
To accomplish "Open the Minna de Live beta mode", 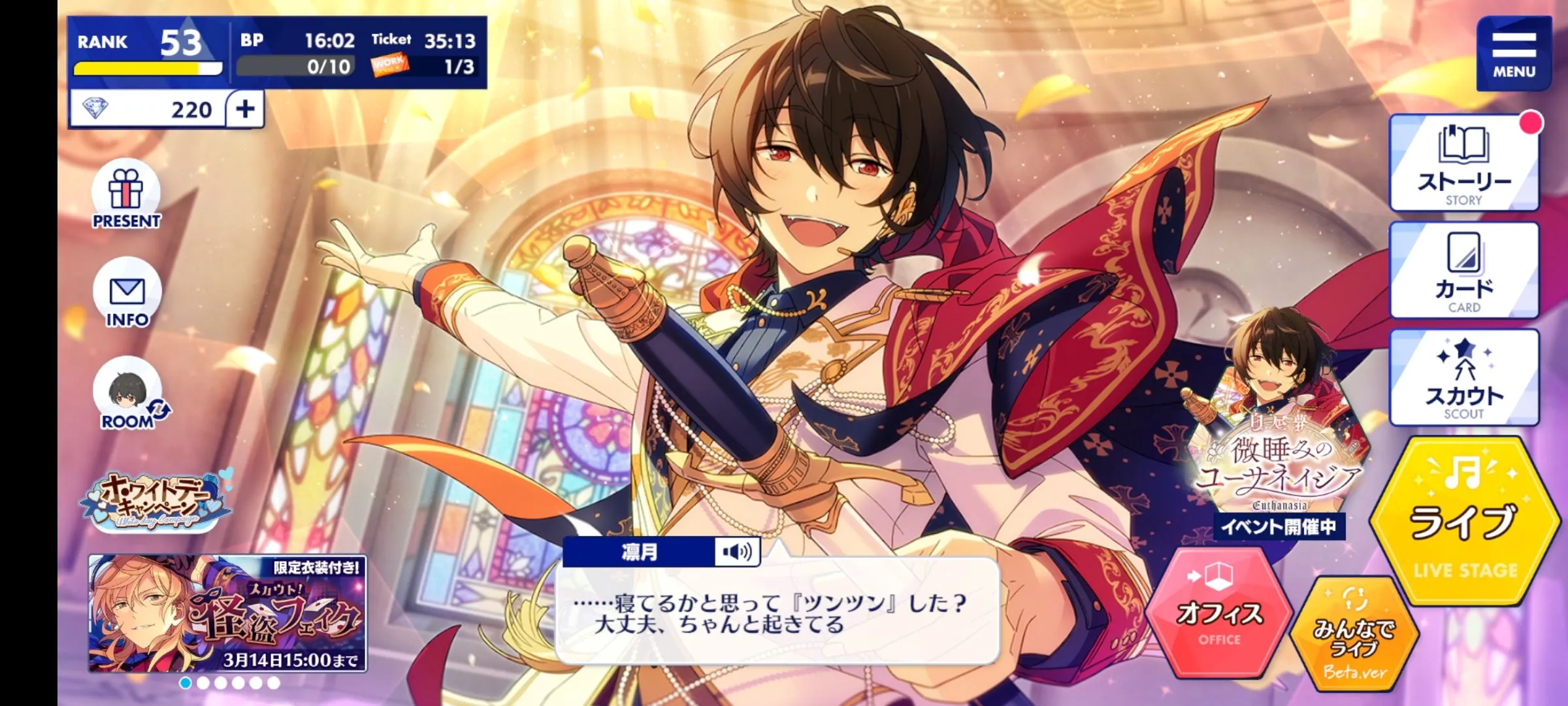I will tap(1355, 634).
